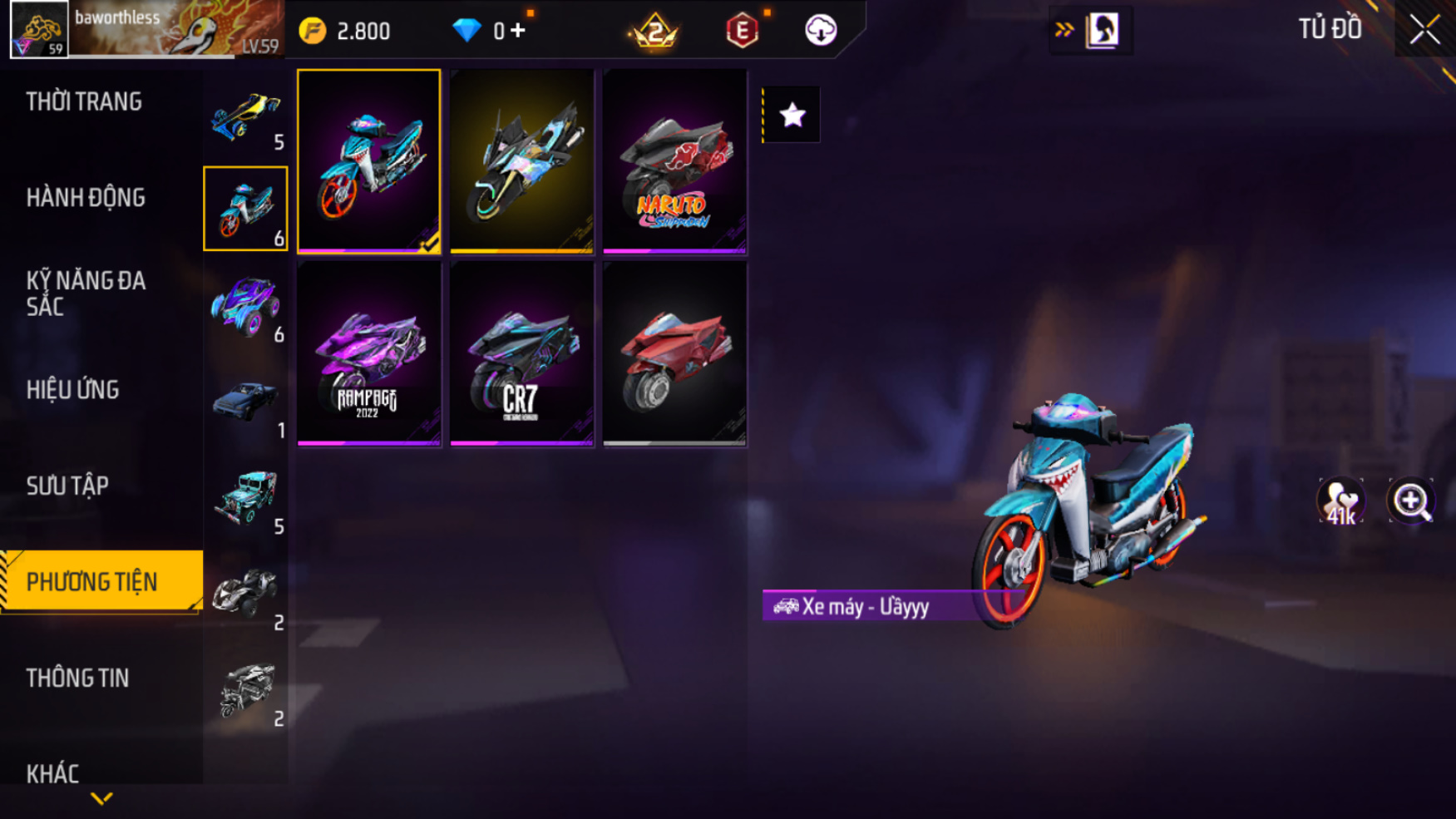Close the Tủ Đồ wardrobe screen
The height and width of the screenshot is (819, 1456).
[1424, 30]
